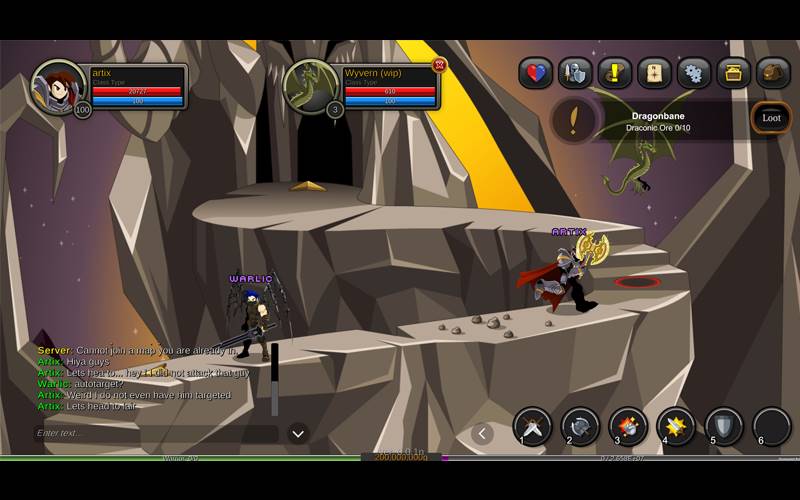Use the crossed swords auto attack skill
Viewport: 800px width, 500px height.
(x=533, y=427)
